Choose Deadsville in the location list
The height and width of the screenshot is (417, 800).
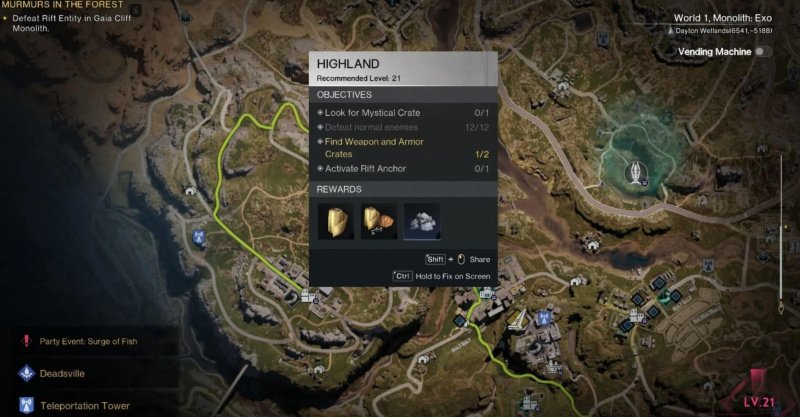(x=66, y=373)
